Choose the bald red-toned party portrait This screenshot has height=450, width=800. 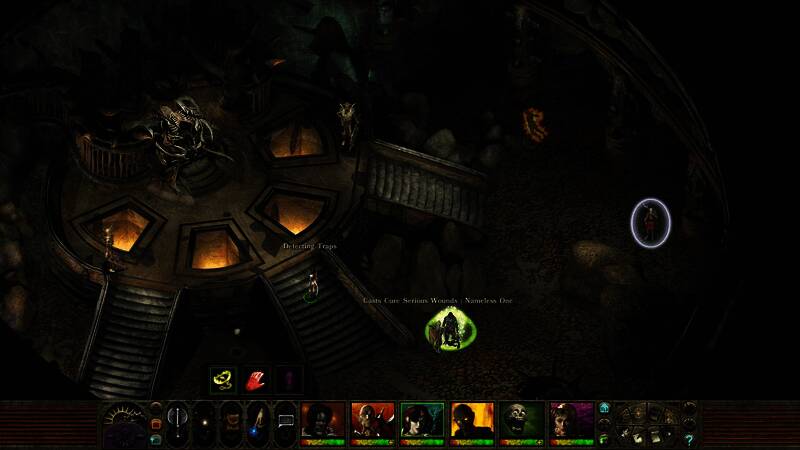click(372, 421)
